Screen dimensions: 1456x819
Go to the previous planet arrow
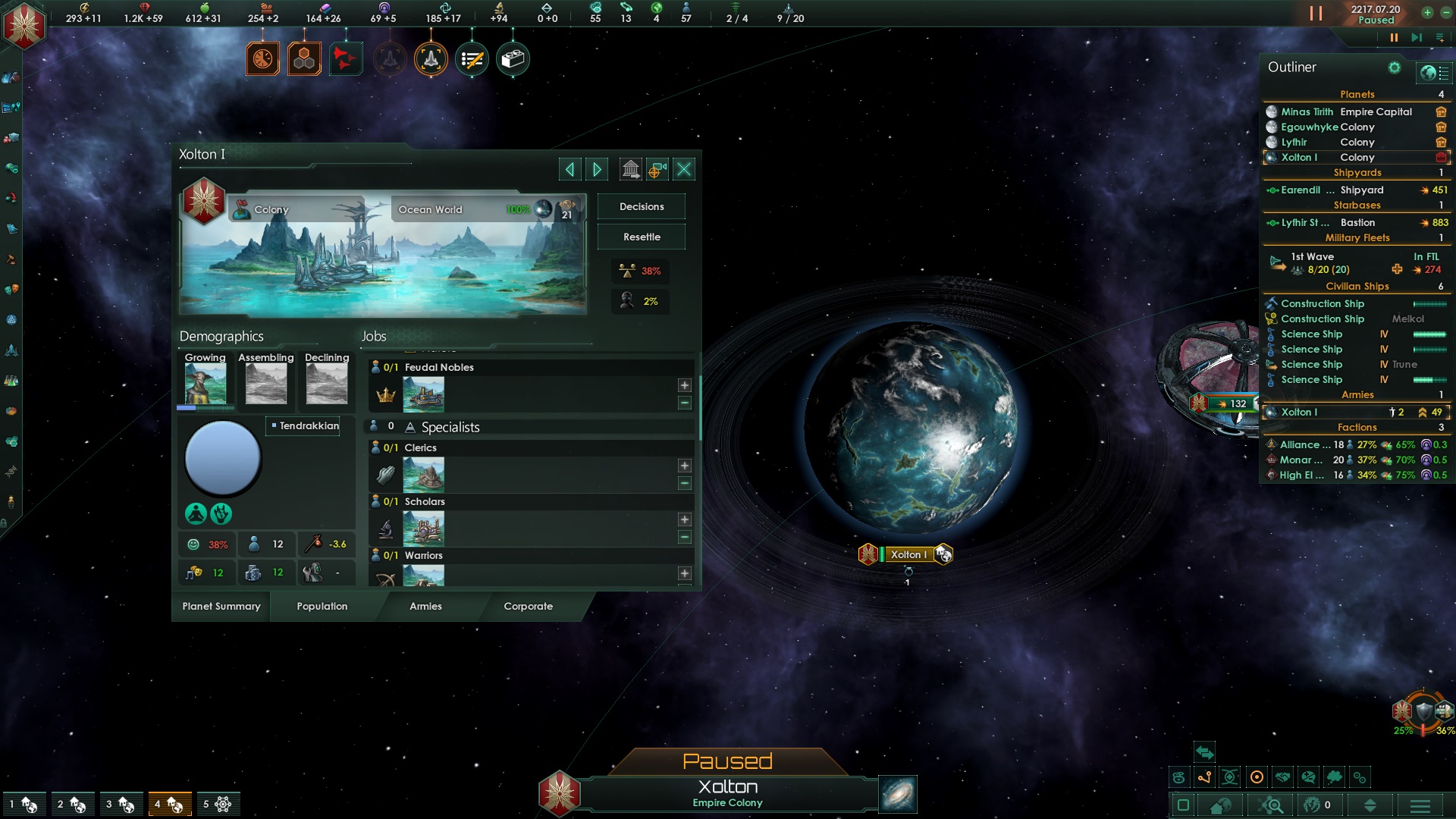click(570, 169)
